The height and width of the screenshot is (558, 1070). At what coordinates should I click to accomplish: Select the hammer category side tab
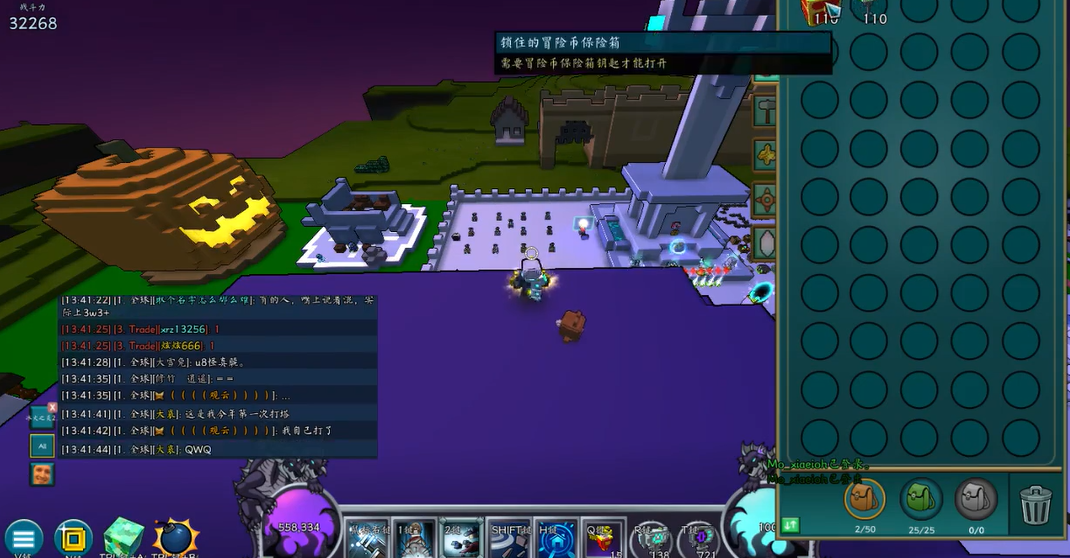pos(765,108)
